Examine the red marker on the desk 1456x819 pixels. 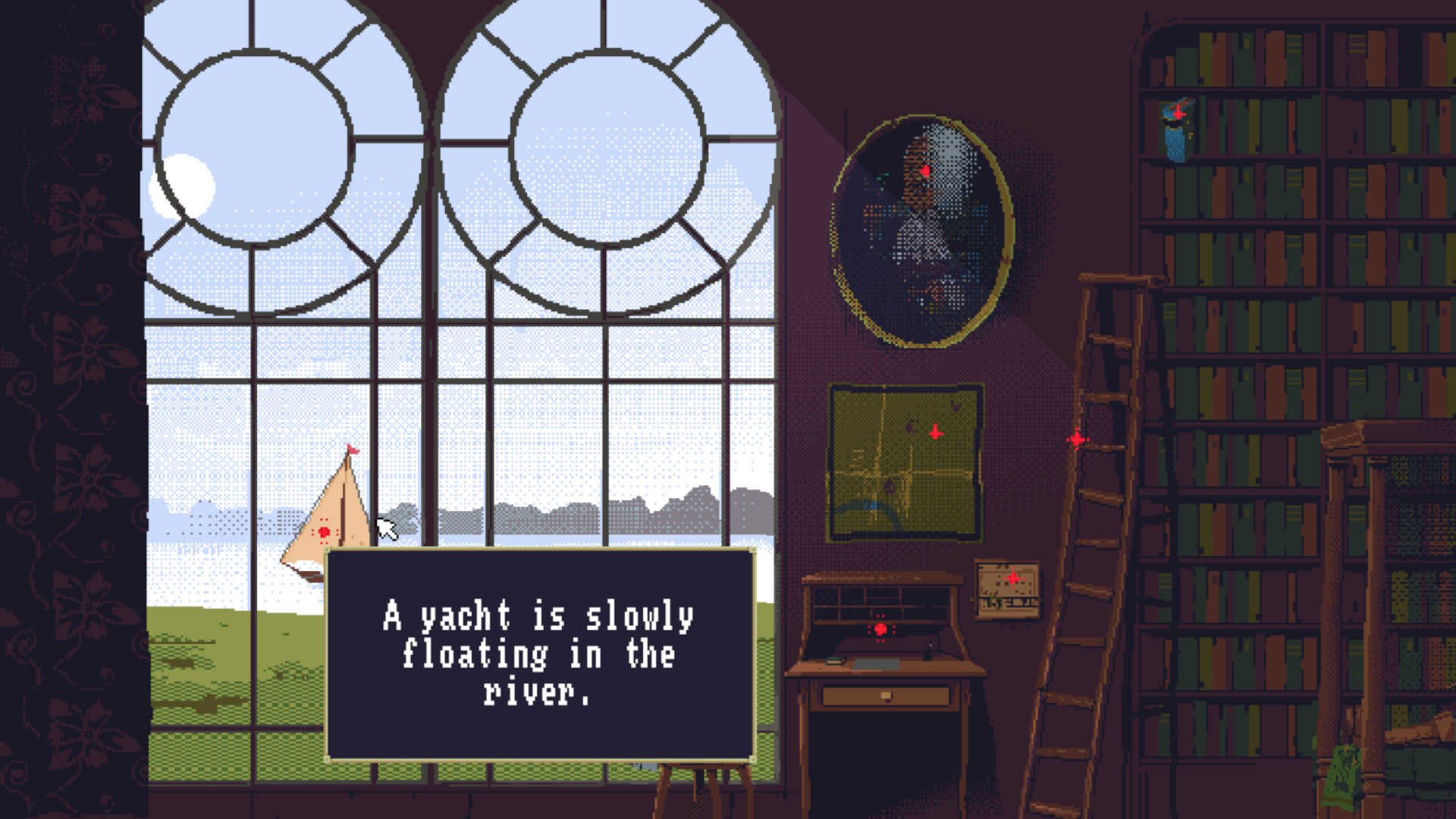click(x=880, y=629)
